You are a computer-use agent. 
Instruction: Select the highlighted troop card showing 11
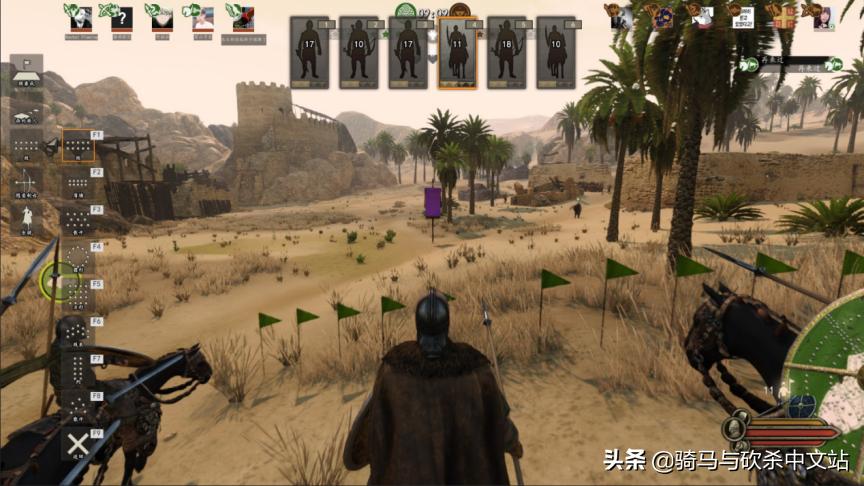pos(457,52)
